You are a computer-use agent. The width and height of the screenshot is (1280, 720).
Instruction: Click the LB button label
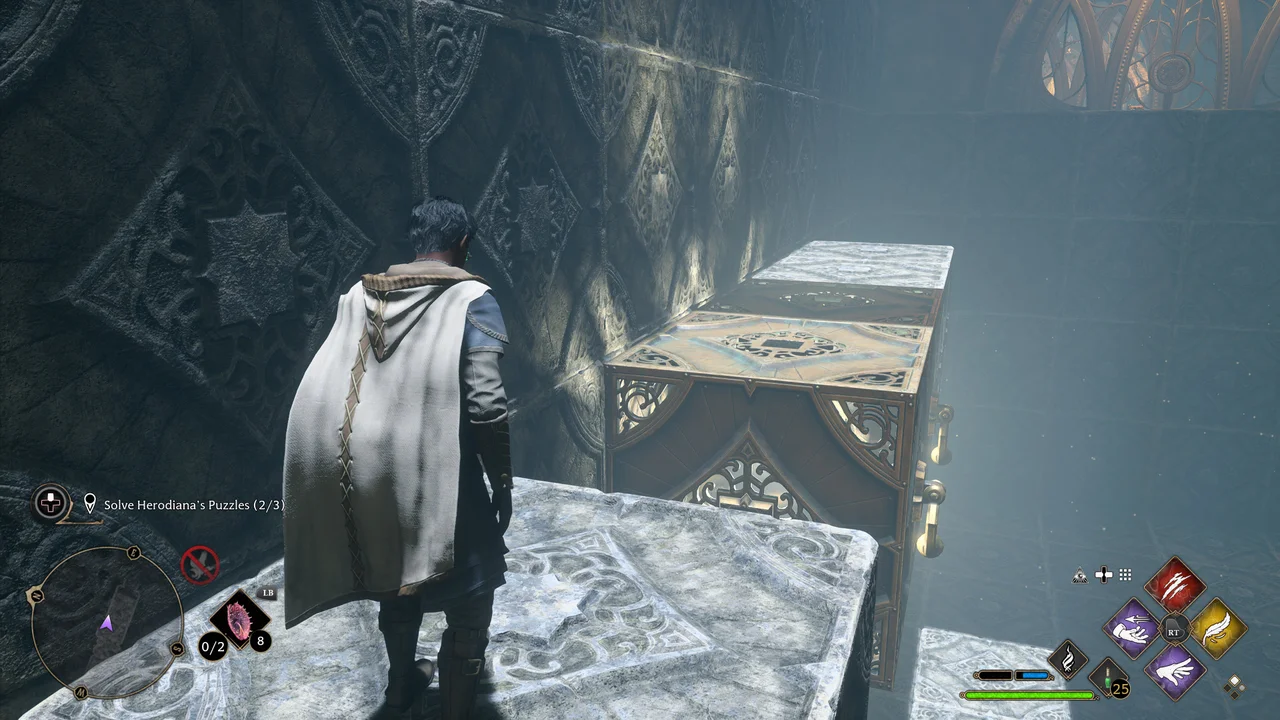(268, 594)
